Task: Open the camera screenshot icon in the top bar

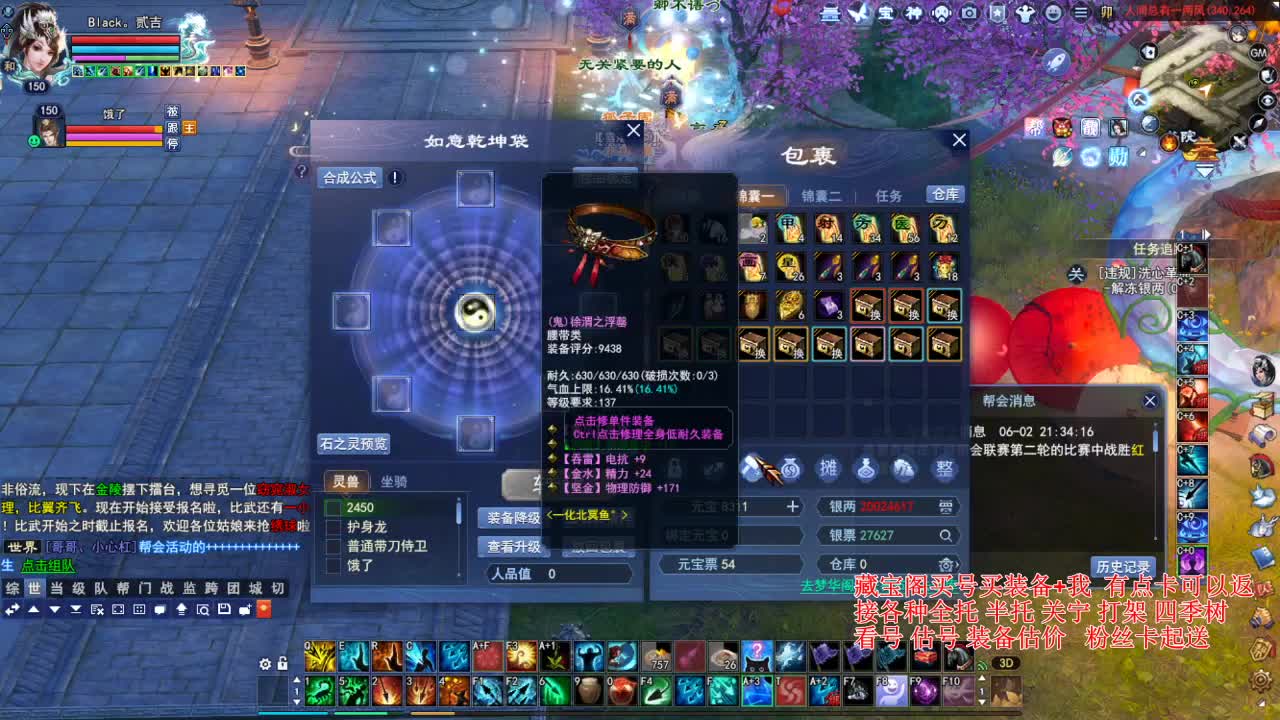Action: (969, 13)
